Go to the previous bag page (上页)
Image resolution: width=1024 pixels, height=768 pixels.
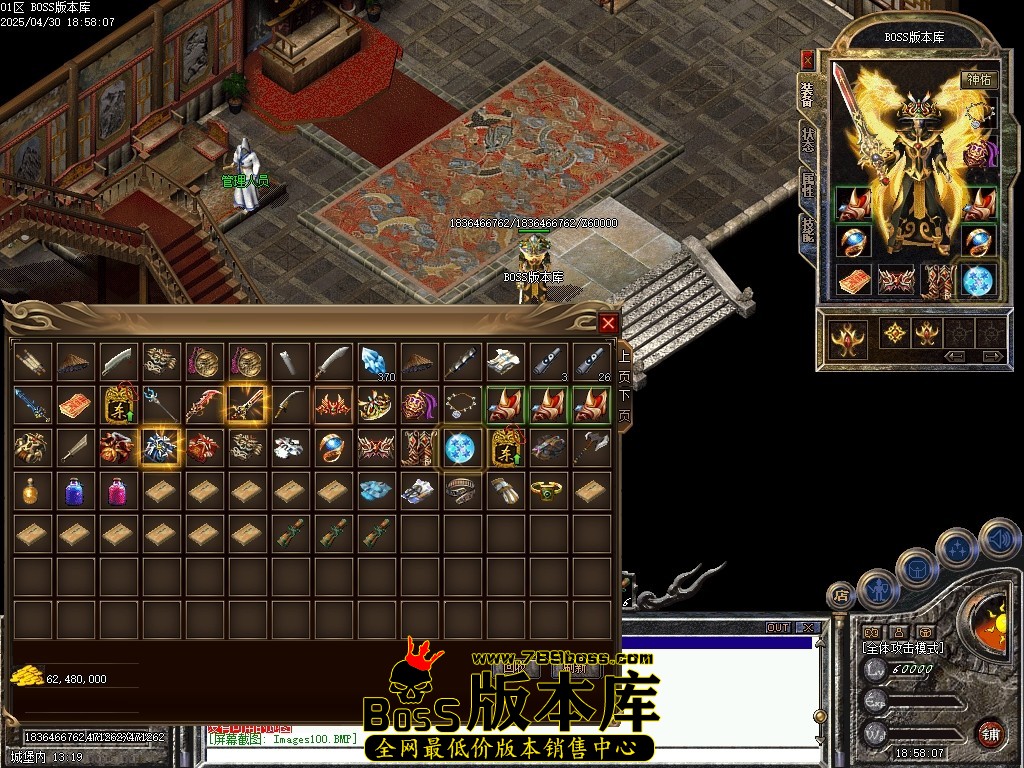click(625, 366)
